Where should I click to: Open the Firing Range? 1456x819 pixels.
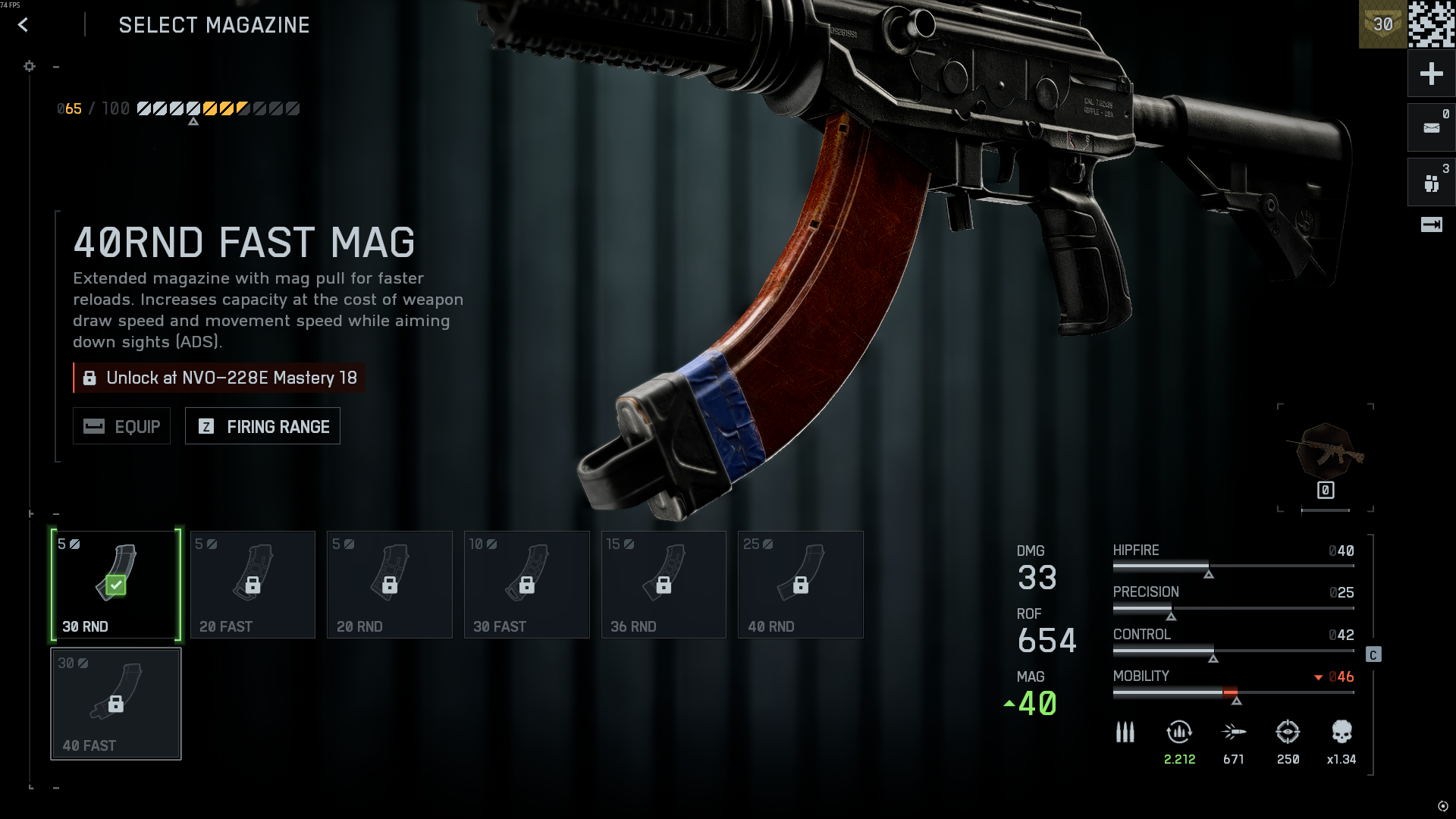click(262, 426)
